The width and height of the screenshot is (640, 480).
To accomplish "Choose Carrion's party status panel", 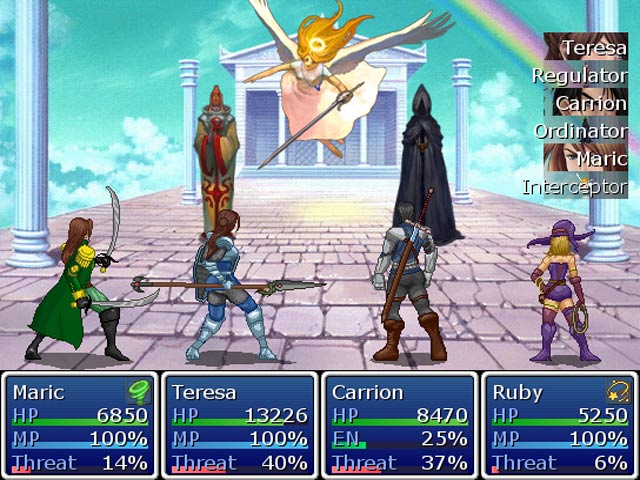I will (x=400, y=425).
